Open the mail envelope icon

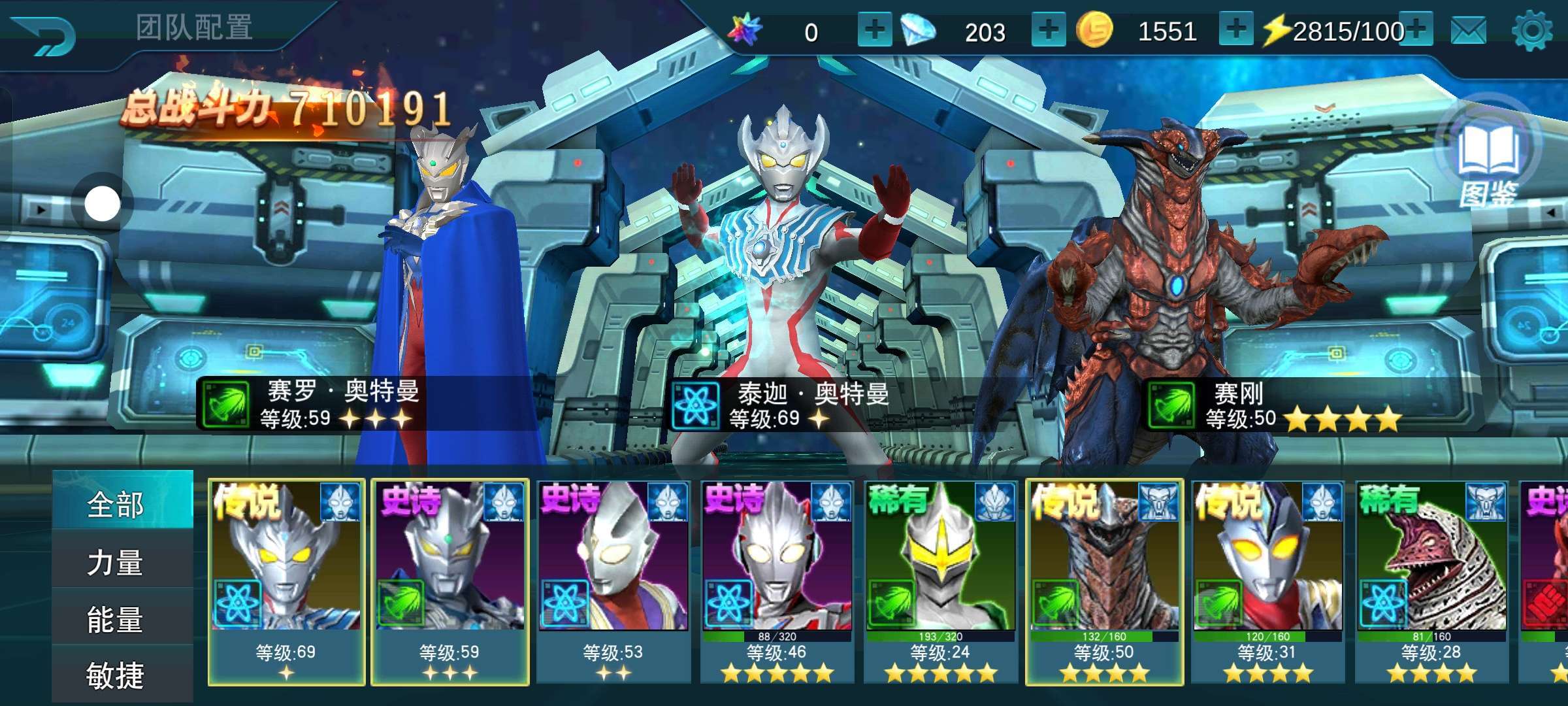tap(1468, 31)
